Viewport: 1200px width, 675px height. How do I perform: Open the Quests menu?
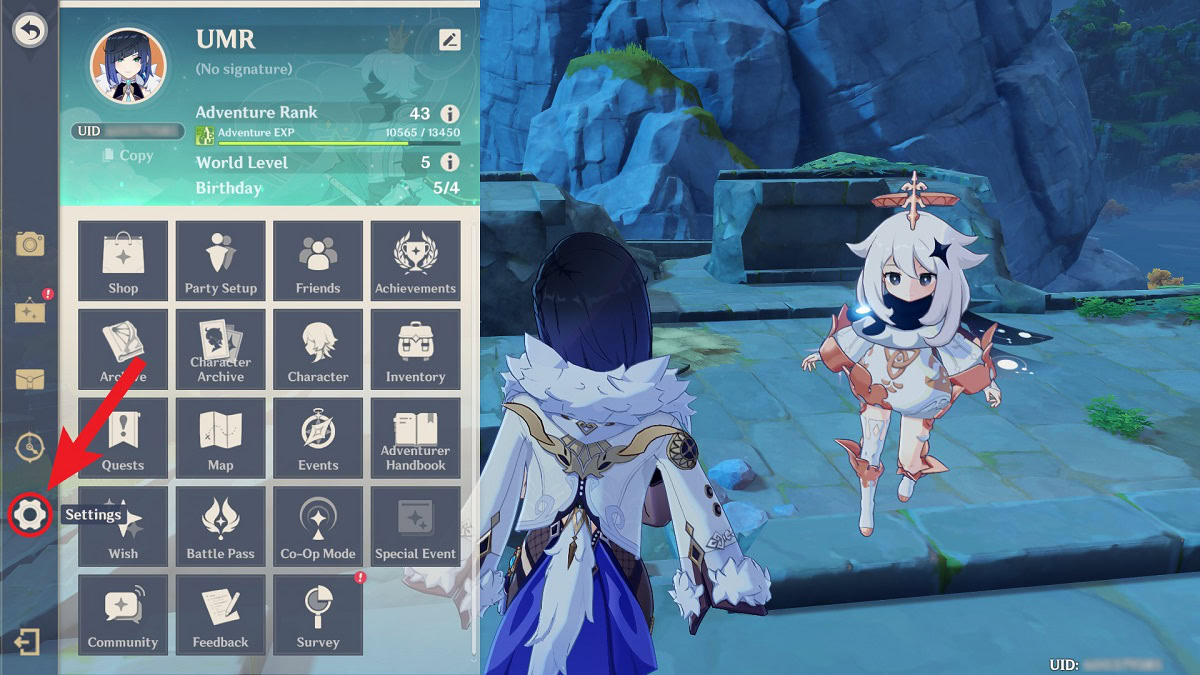tap(123, 438)
